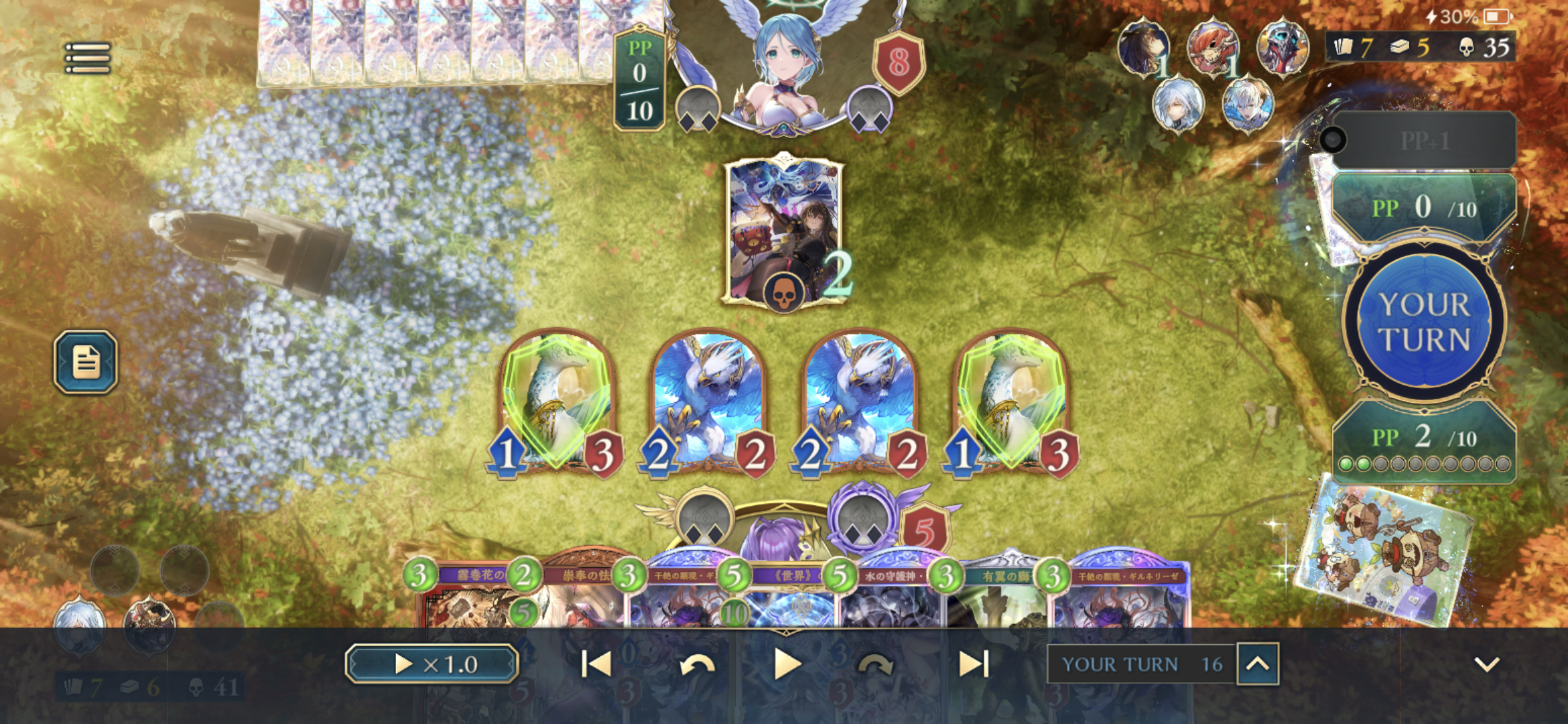
Task: Expand the YOUR TURN 16 turn selector
Action: 1258,664
